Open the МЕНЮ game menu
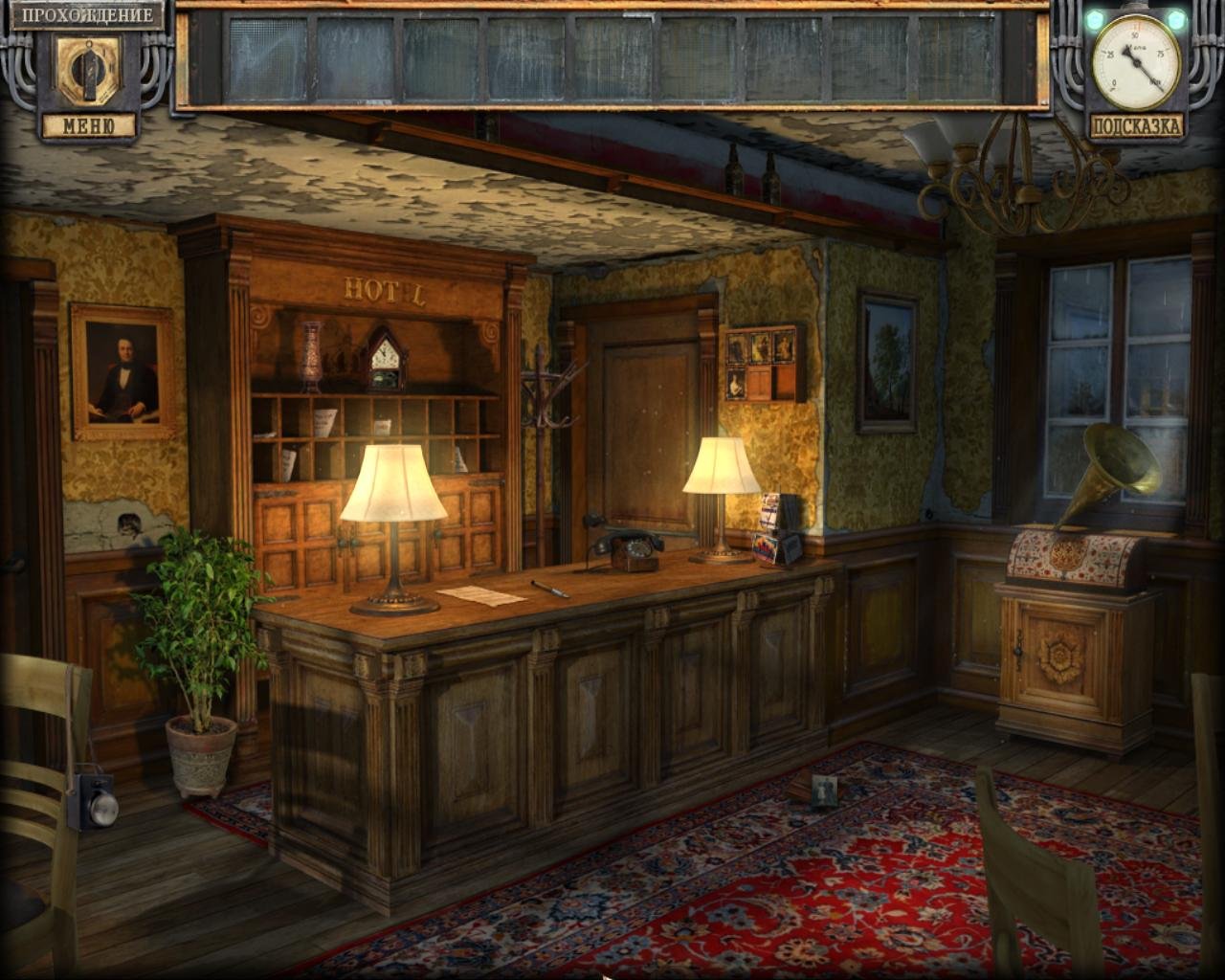 point(87,125)
